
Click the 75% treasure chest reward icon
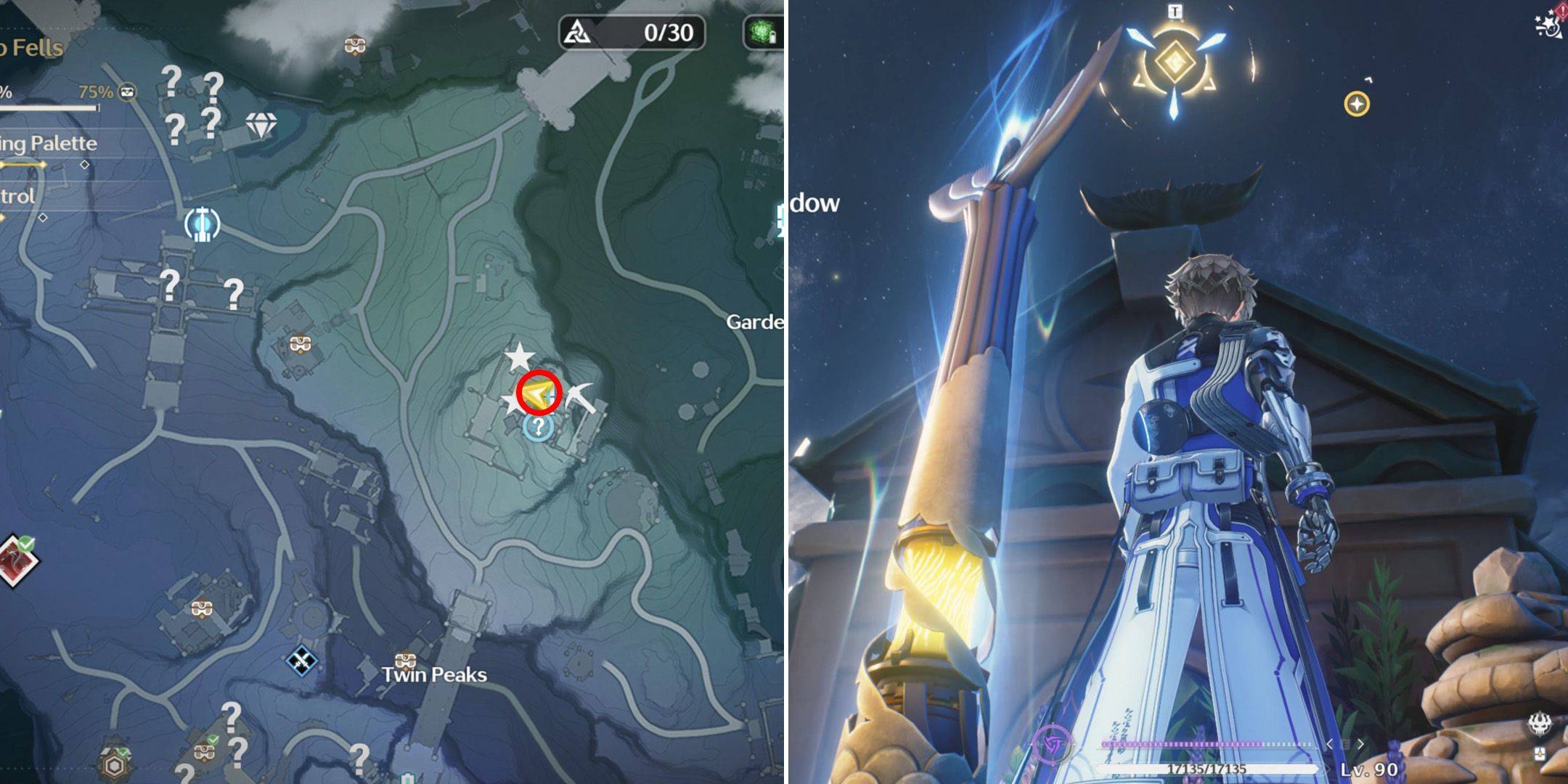pyautogui.click(x=127, y=92)
